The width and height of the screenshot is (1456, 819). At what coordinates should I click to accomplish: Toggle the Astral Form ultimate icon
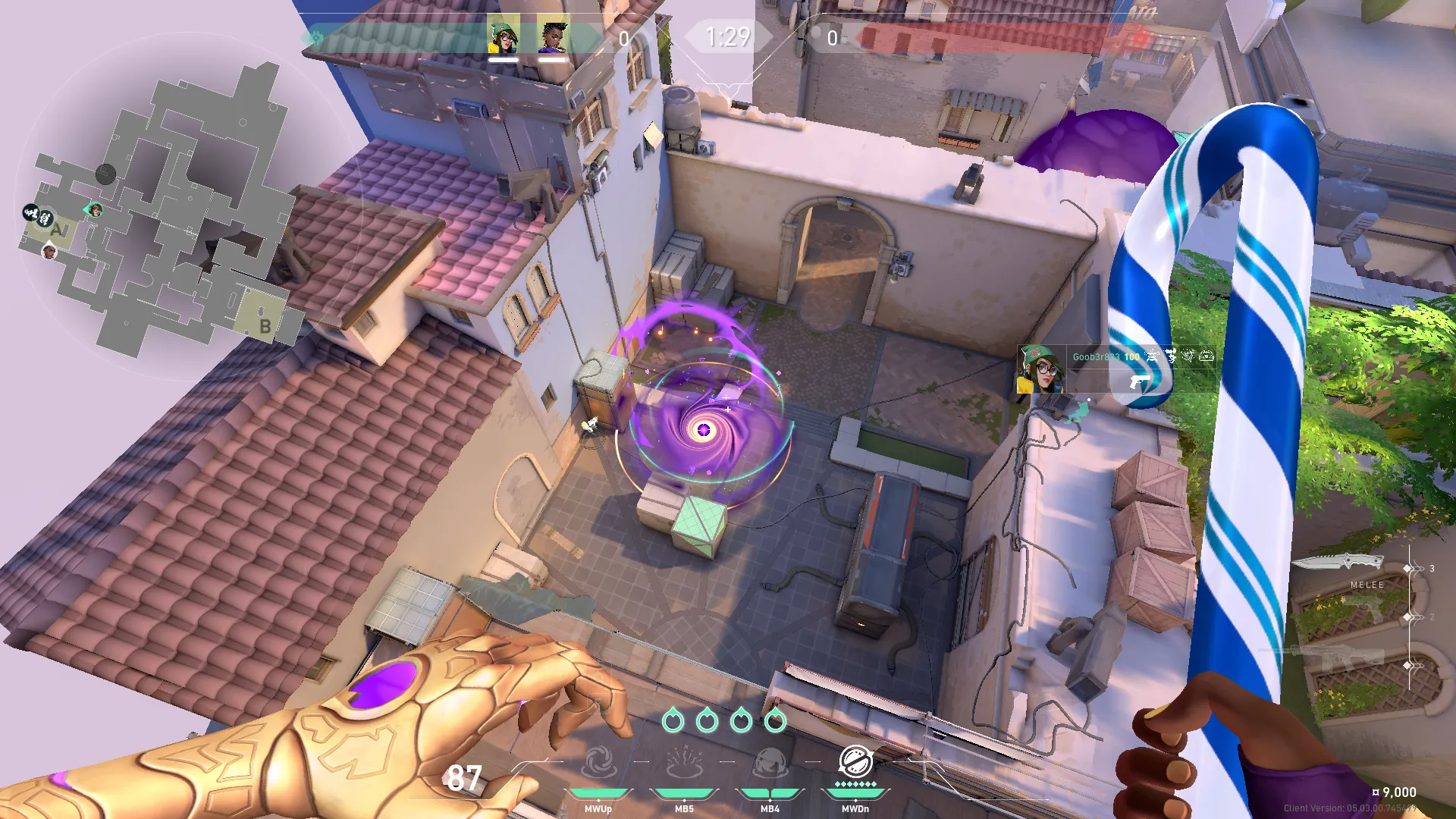(x=855, y=761)
